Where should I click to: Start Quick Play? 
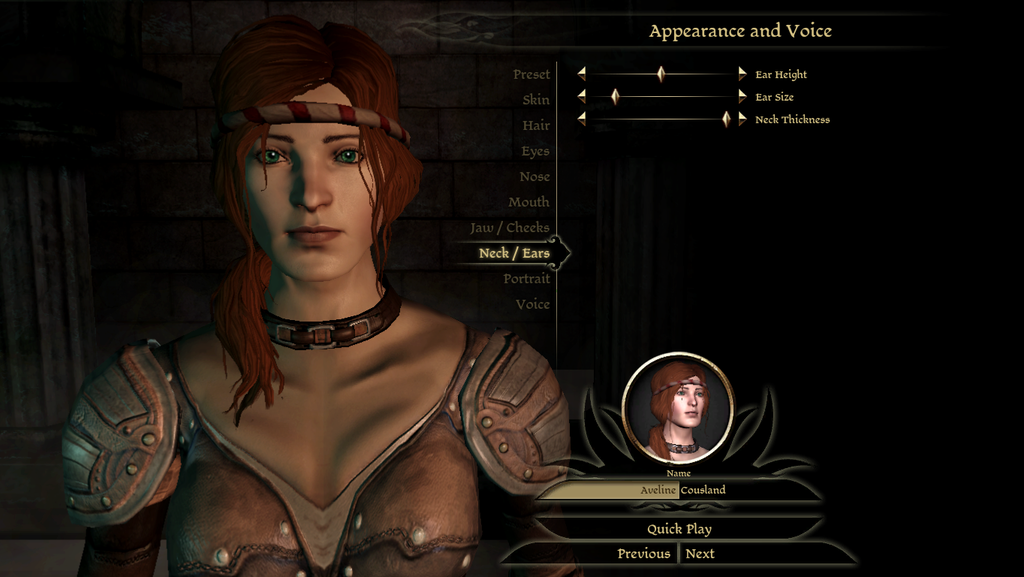tap(679, 529)
